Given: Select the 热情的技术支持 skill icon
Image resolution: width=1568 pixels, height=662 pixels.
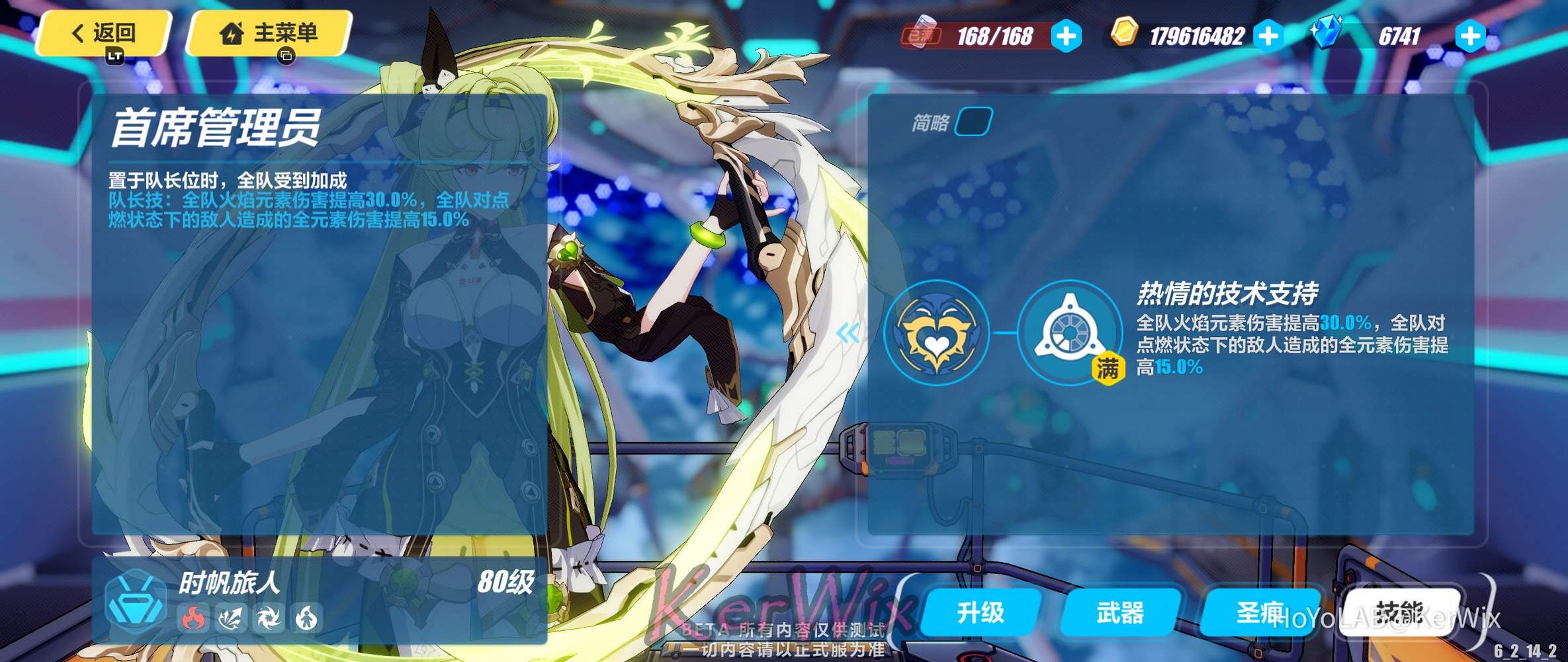Looking at the screenshot, I should [1068, 333].
